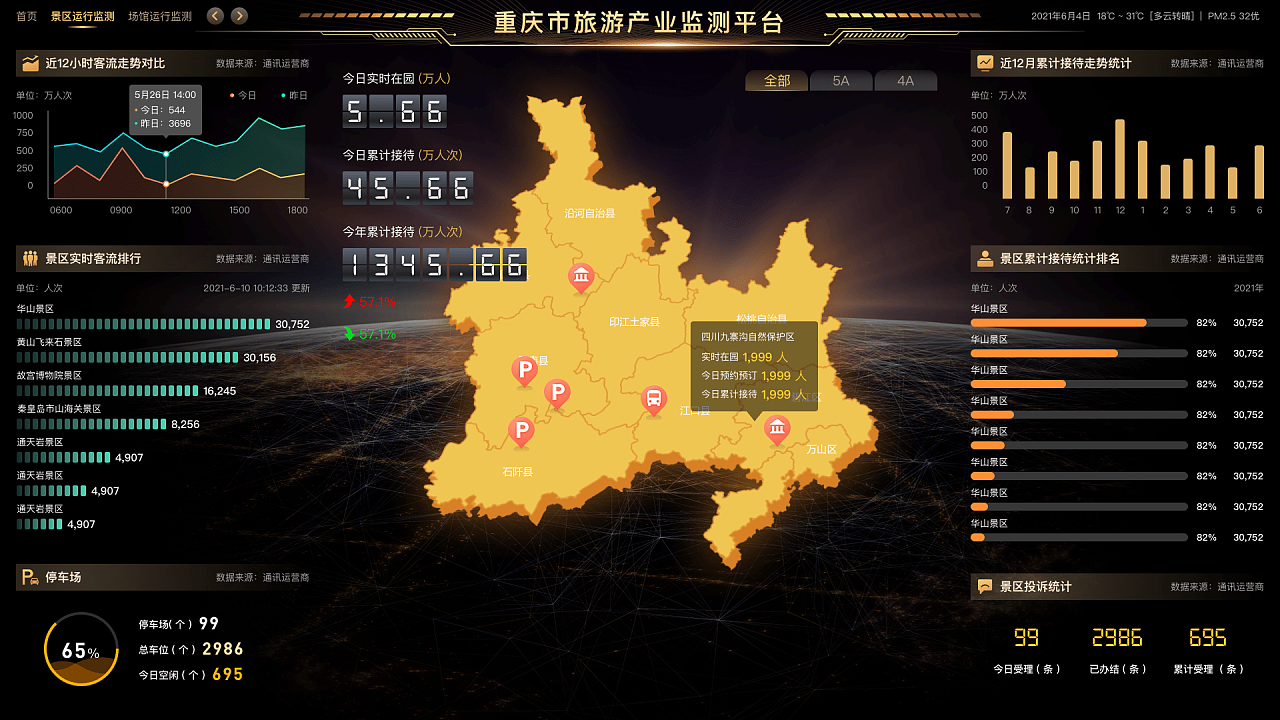The height and width of the screenshot is (720, 1280).
Task: Click the 65% parking occupancy ring
Action: 80,648
